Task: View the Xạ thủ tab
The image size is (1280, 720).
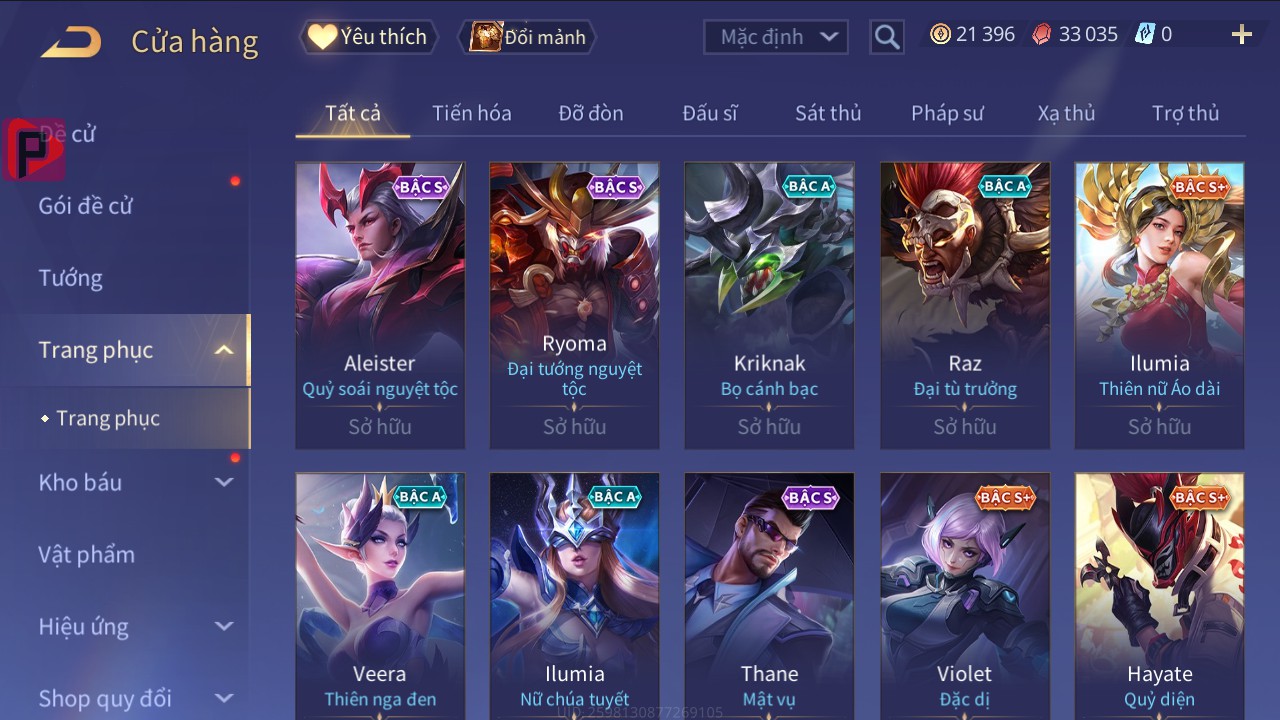Action: click(x=1066, y=113)
